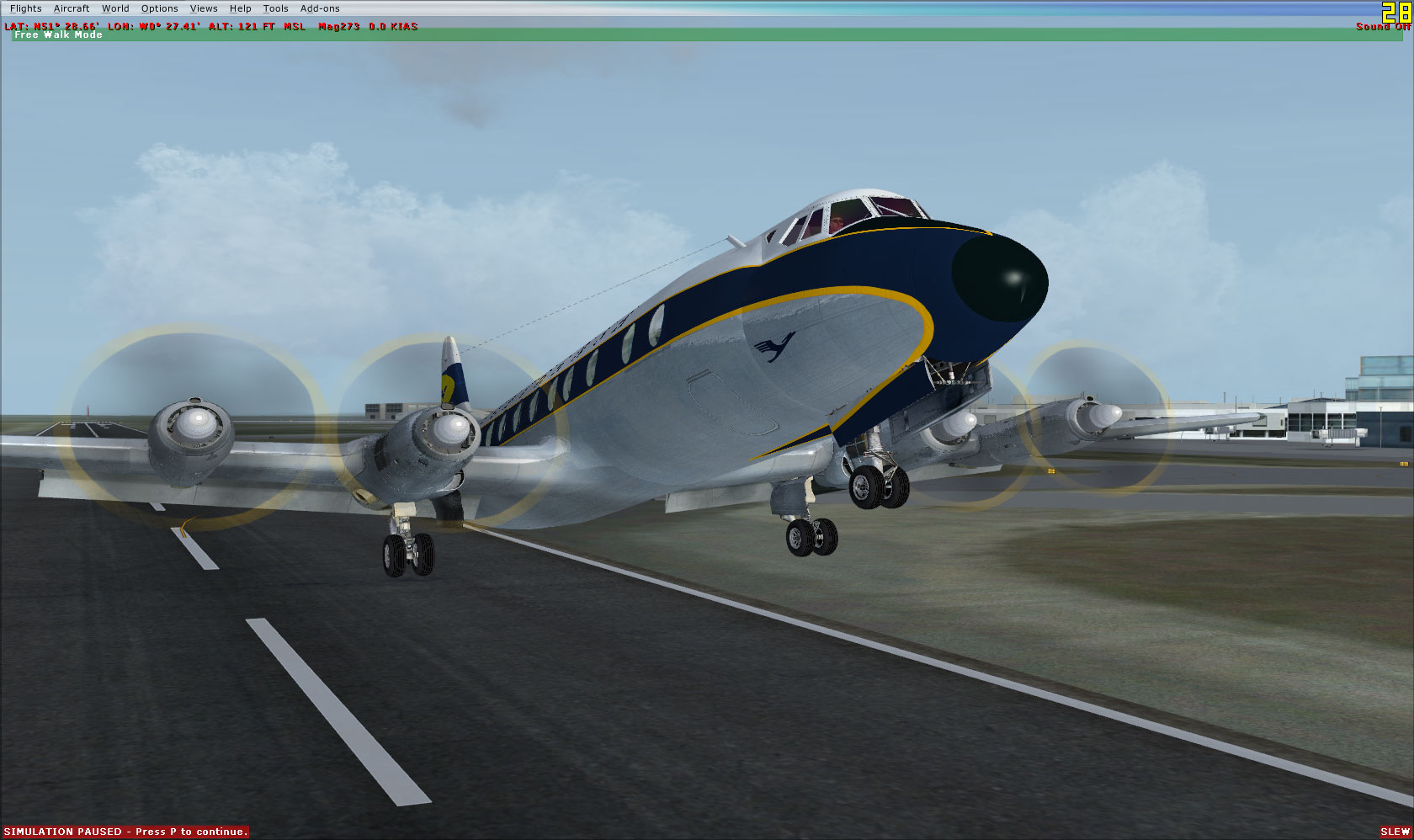Open the Add-ons menu
The height and width of the screenshot is (840, 1414).
[x=319, y=8]
